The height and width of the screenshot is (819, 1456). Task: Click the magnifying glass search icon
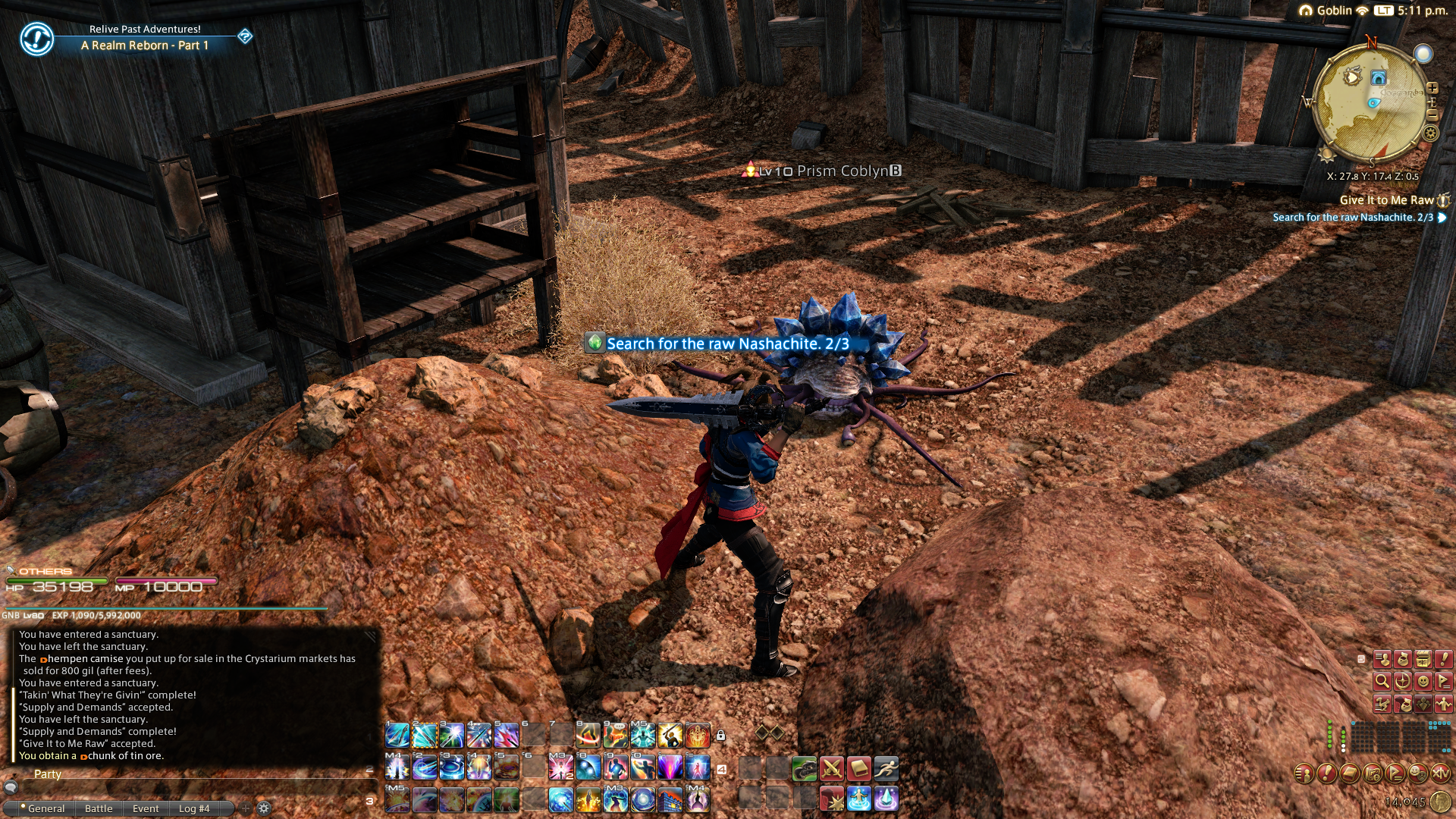1382,681
